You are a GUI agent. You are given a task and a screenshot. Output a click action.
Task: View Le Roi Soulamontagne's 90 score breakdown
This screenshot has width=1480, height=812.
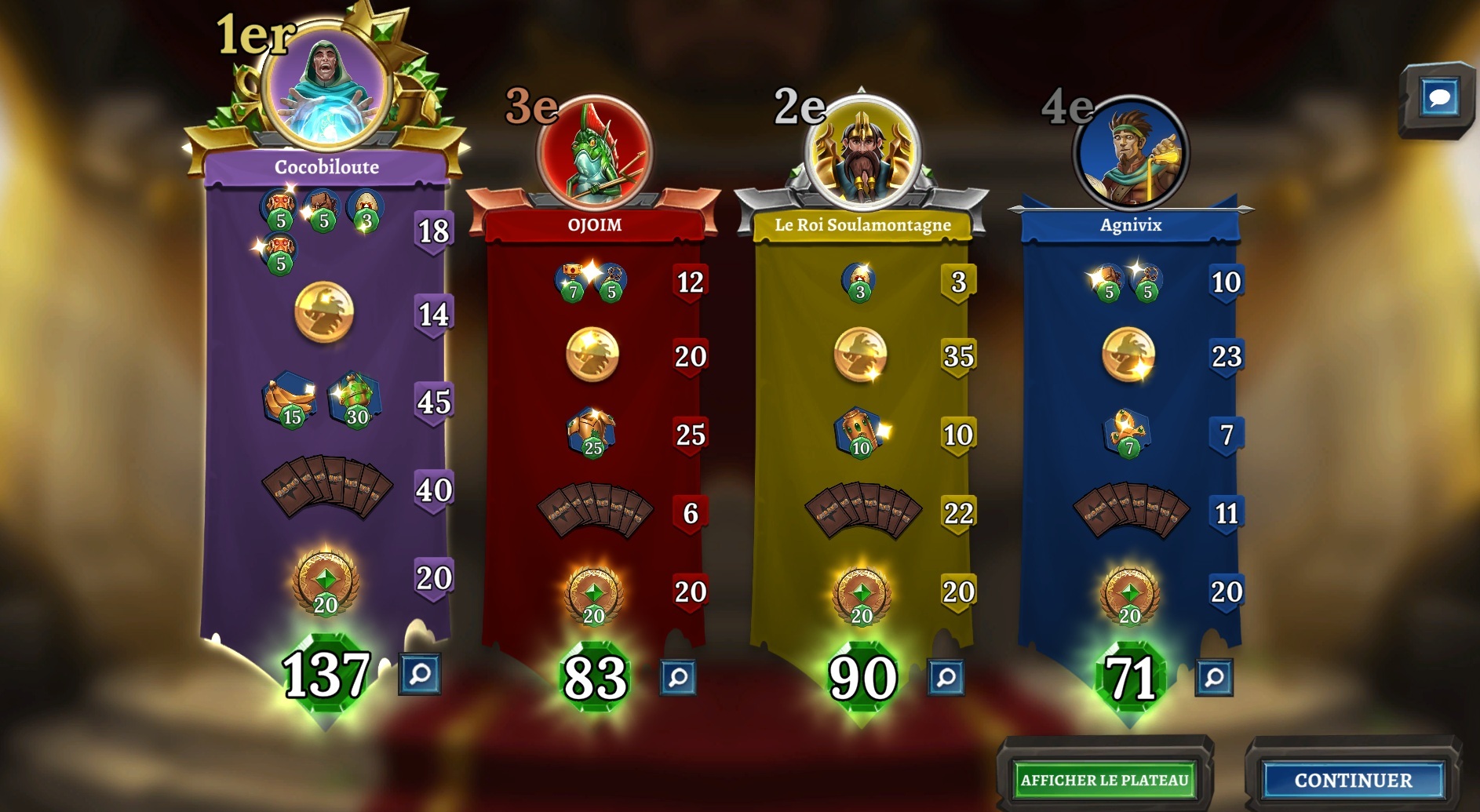click(x=946, y=677)
